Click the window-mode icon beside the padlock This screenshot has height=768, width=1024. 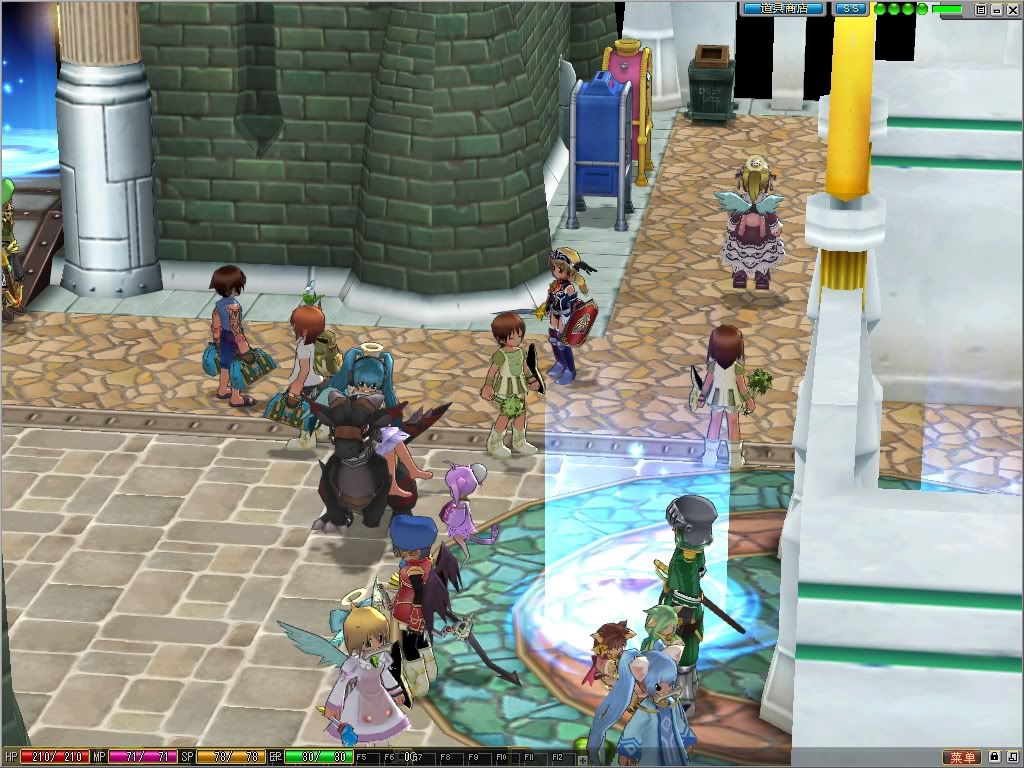[x=1012, y=757]
